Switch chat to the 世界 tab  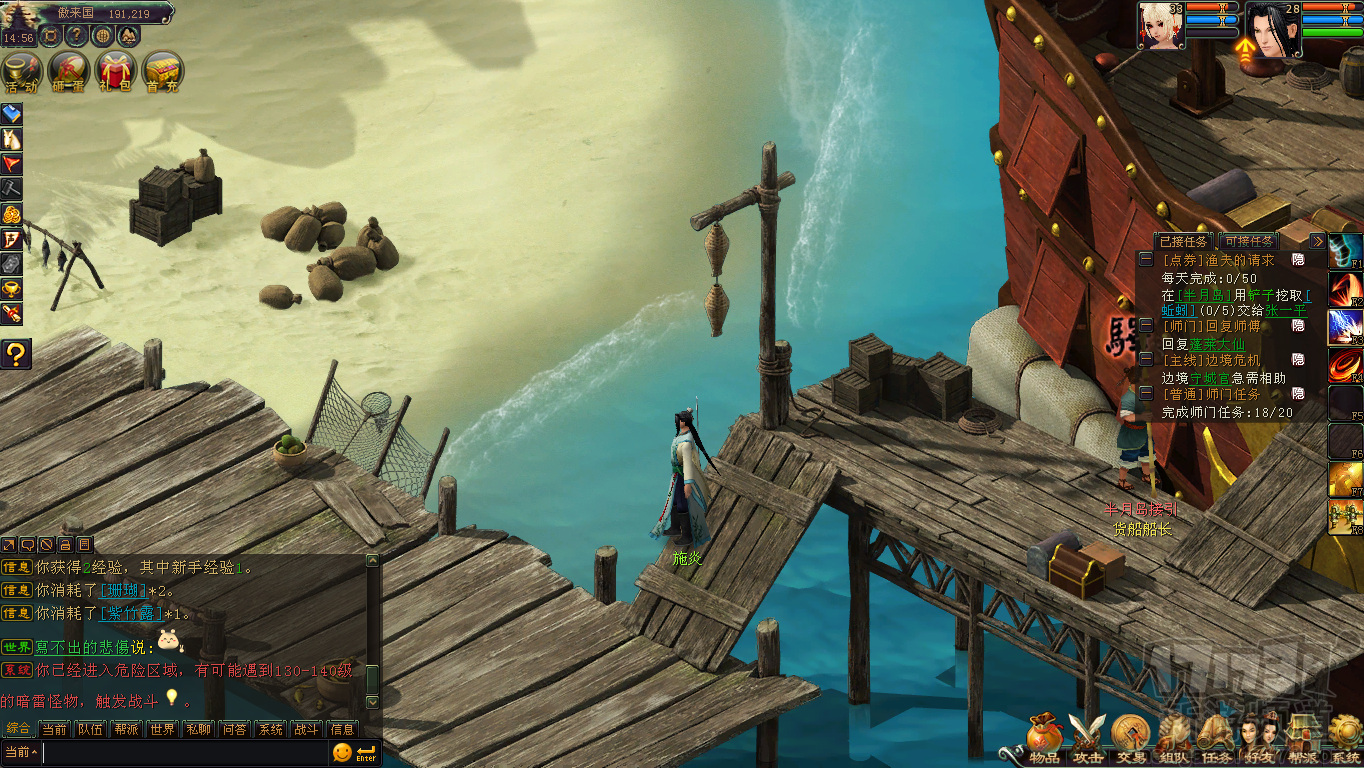coord(162,729)
